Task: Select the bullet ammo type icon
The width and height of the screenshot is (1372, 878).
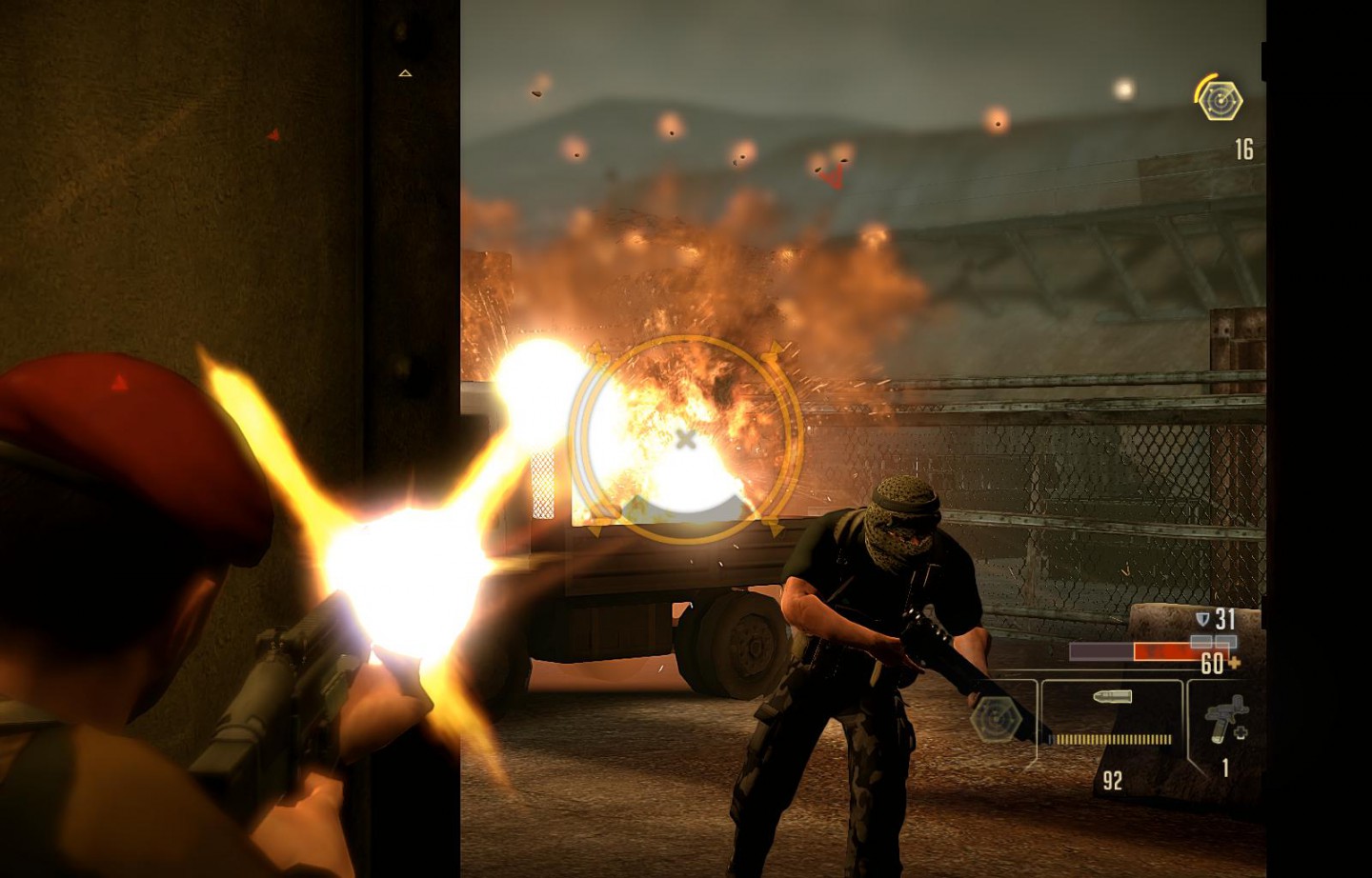Action: pos(1112,697)
